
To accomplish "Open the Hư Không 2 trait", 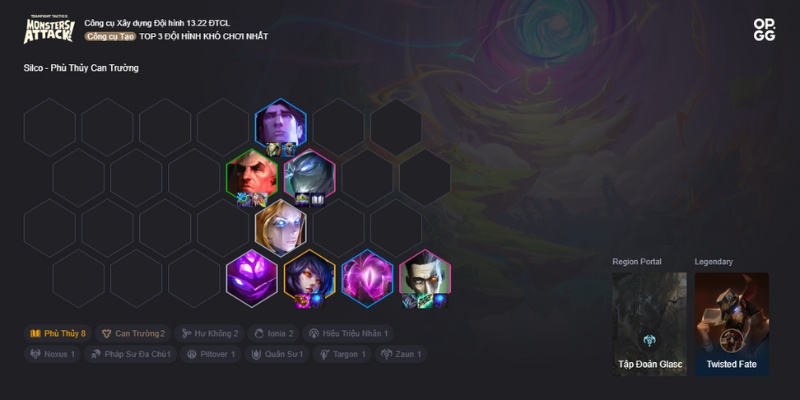I will click(209, 333).
